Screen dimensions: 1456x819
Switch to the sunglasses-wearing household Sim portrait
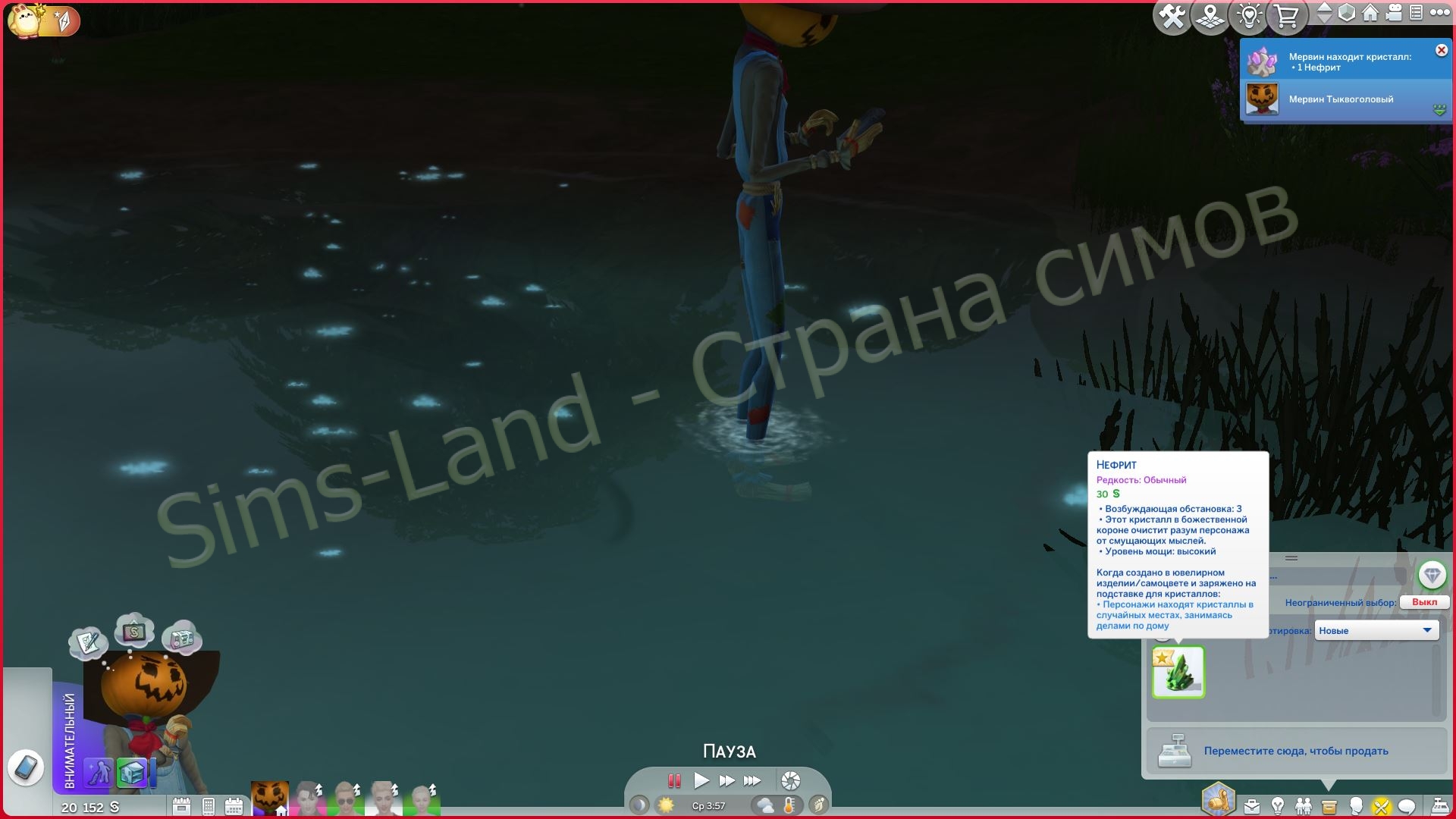pyautogui.click(x=346, y=799)
